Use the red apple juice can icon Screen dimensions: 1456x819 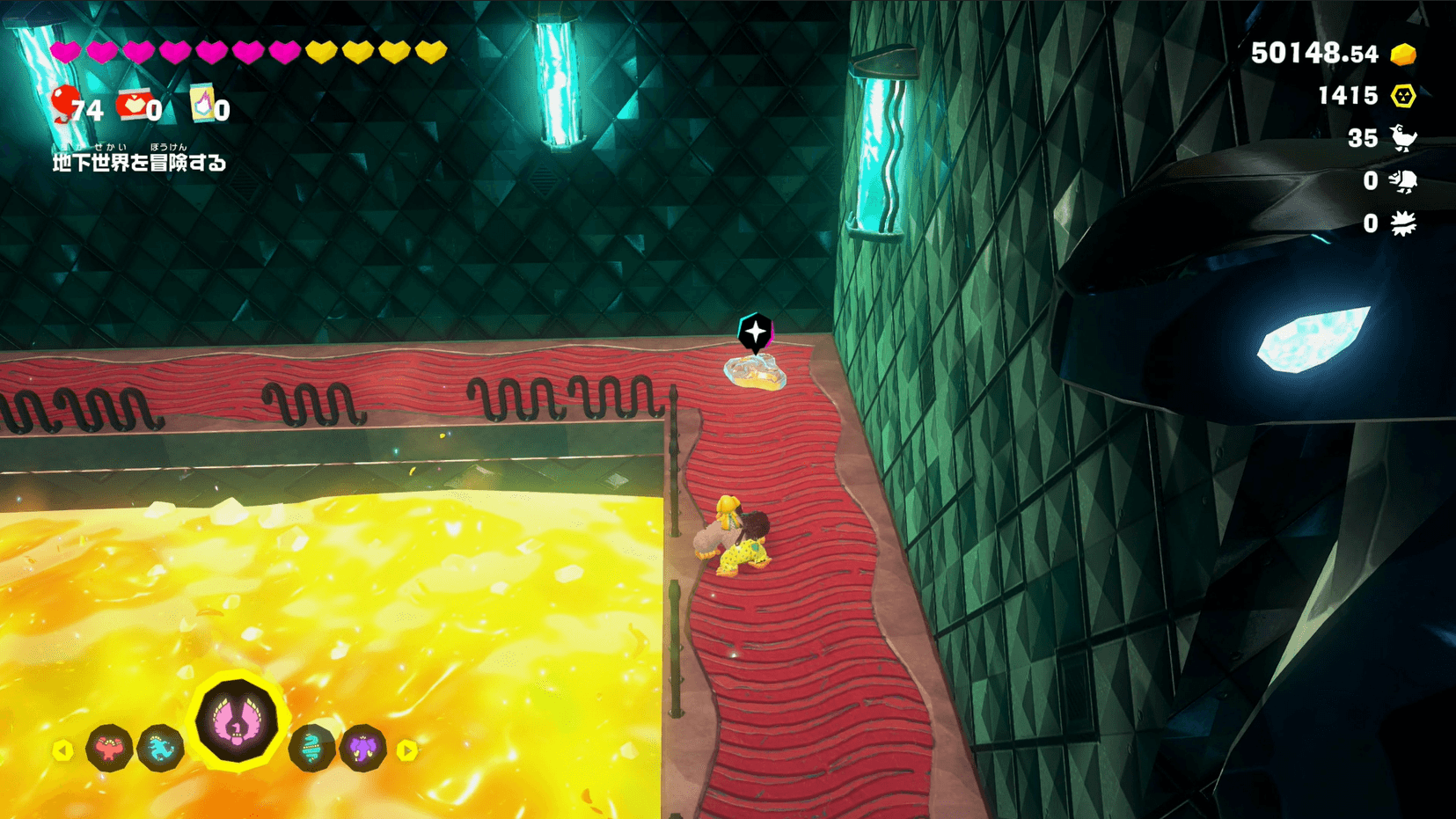(x=134, y=105)
